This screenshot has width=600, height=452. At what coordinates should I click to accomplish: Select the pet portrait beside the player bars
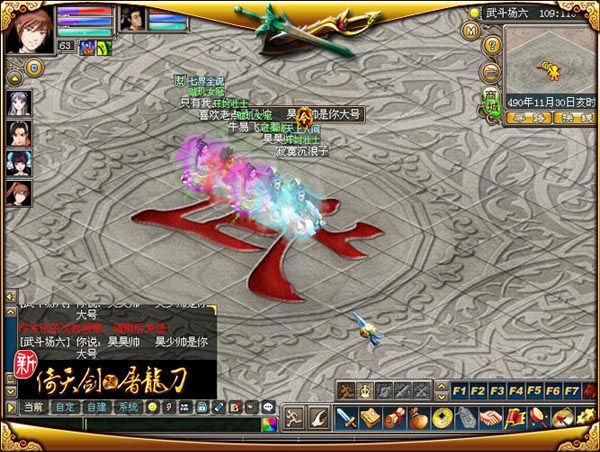tap(134, 19)
